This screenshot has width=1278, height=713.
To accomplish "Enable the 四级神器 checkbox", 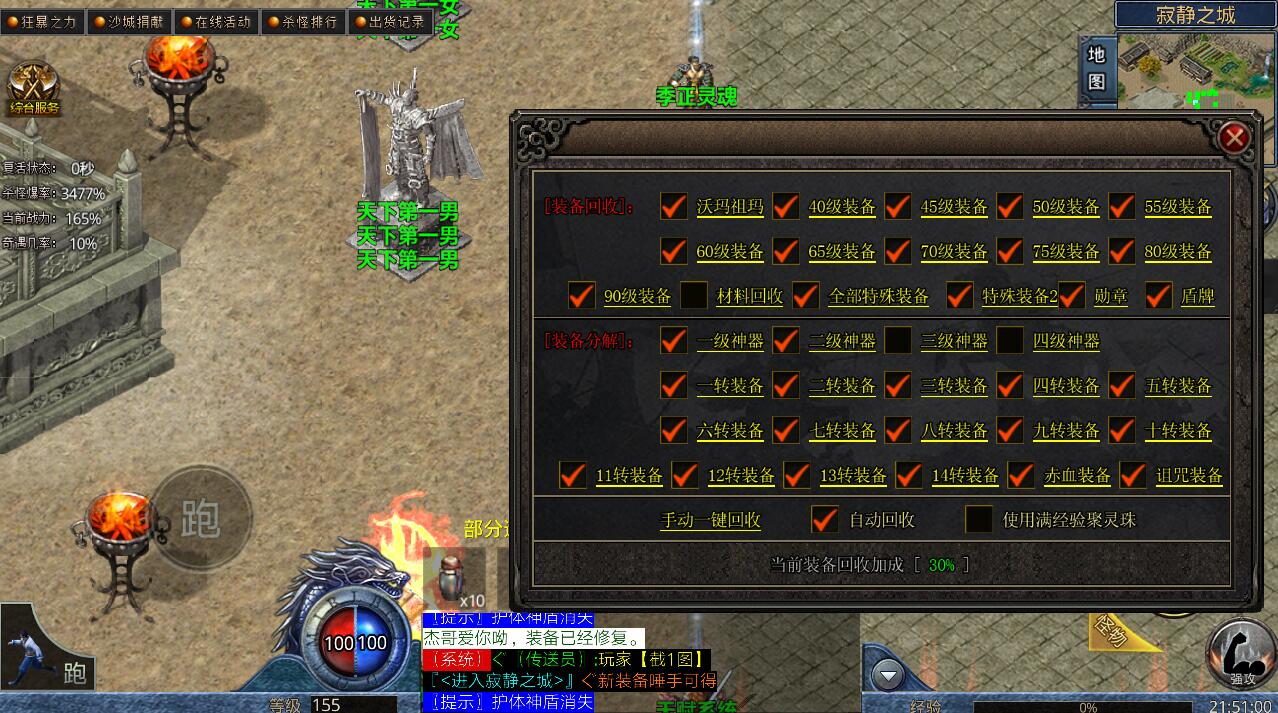I will point(1010,341).
